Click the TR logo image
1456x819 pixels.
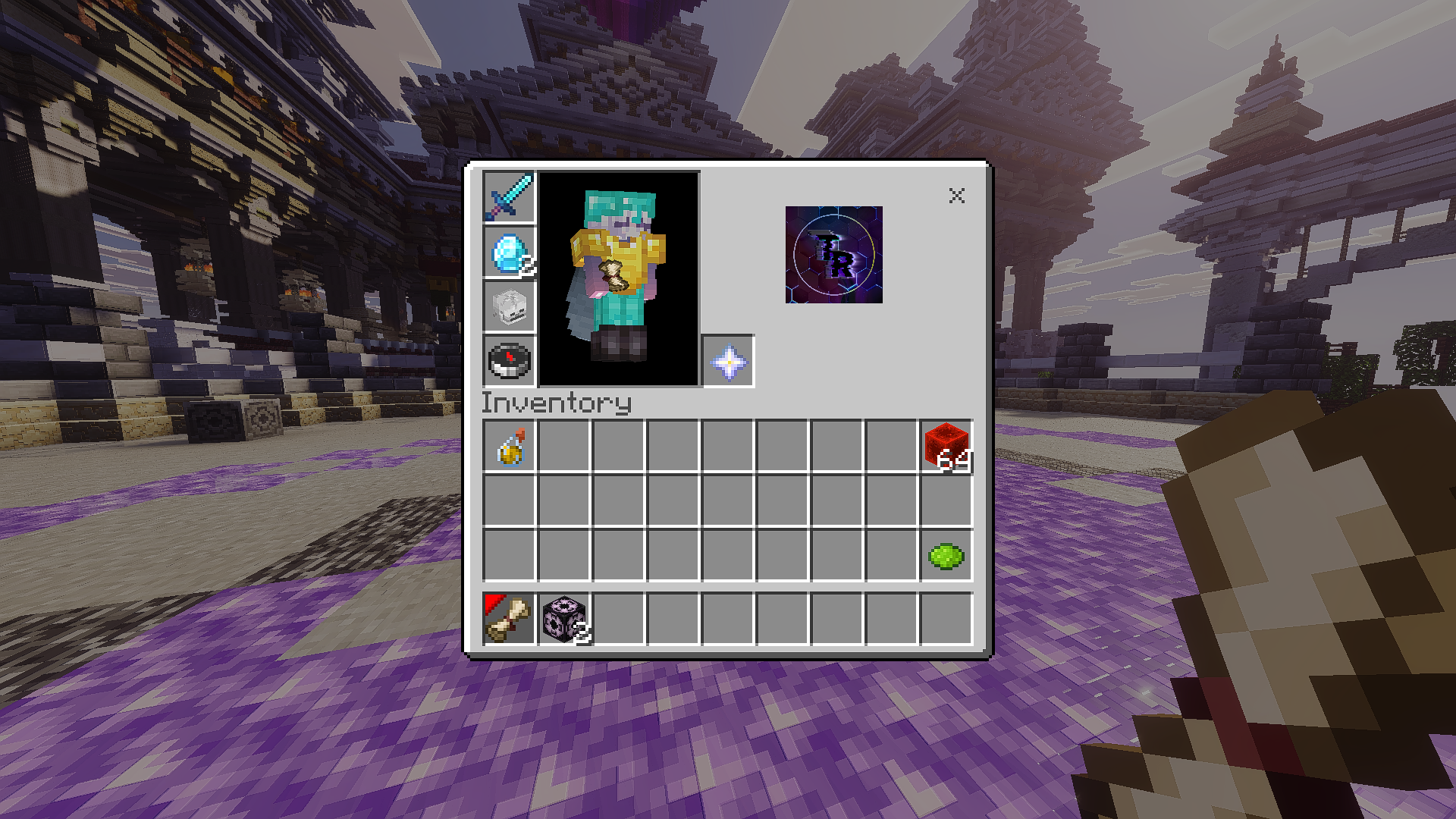point(833,255)
